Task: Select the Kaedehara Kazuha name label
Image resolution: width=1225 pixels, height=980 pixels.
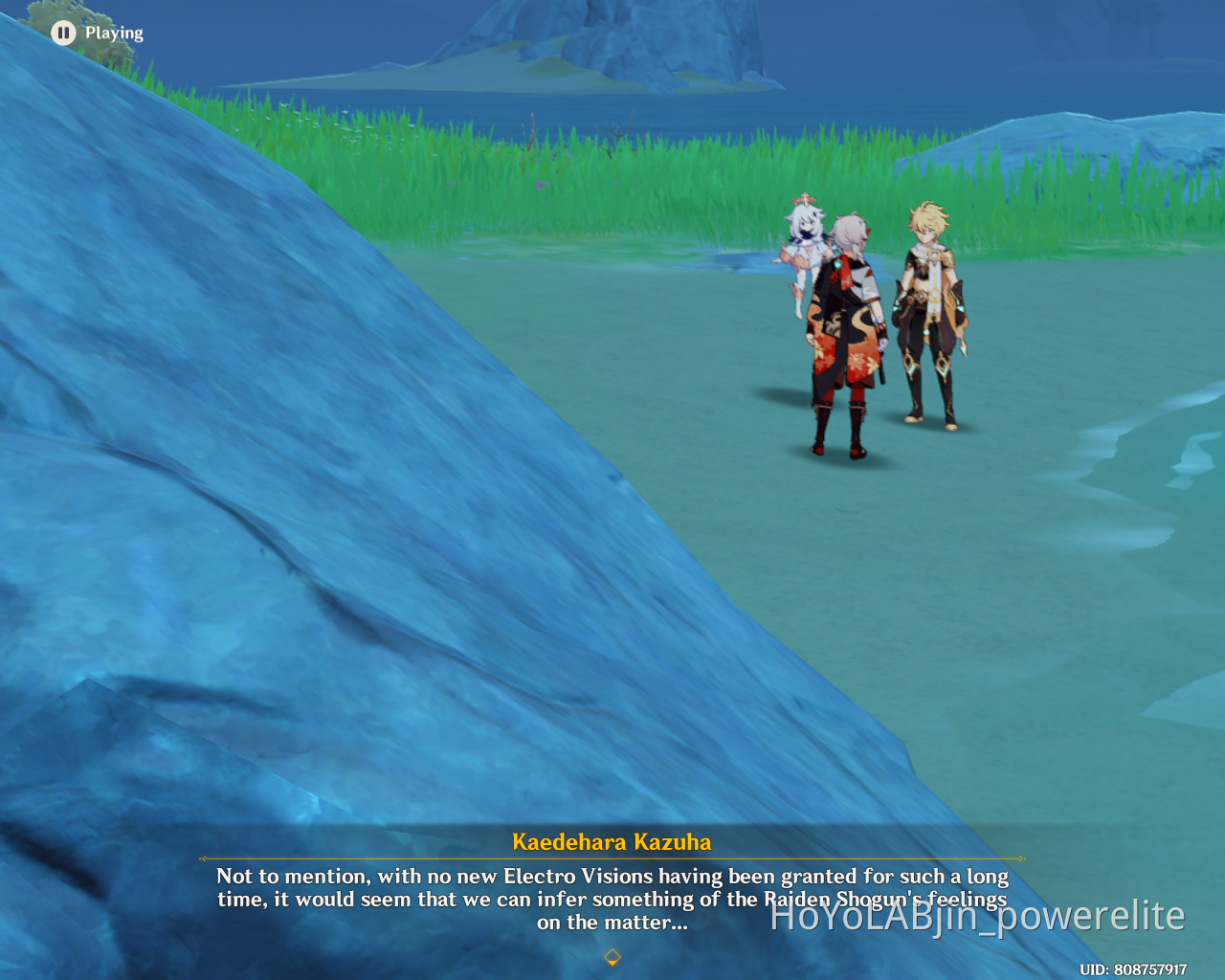Action: 612,841
